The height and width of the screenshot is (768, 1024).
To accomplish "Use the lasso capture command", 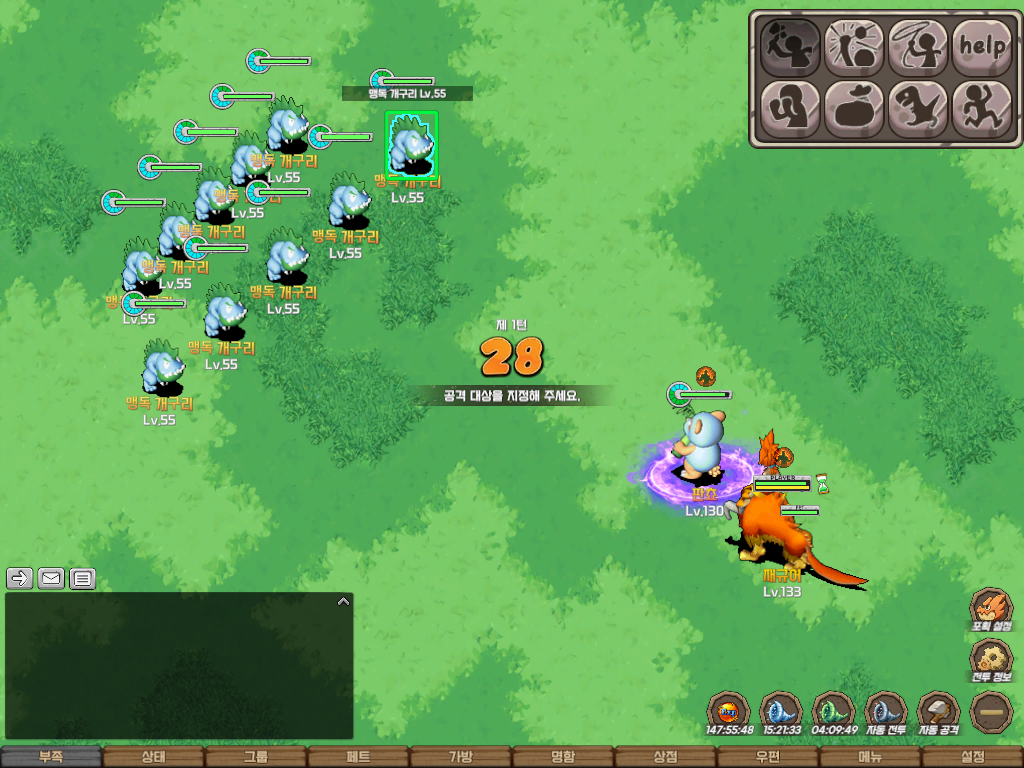I will [x=918, y=45].
